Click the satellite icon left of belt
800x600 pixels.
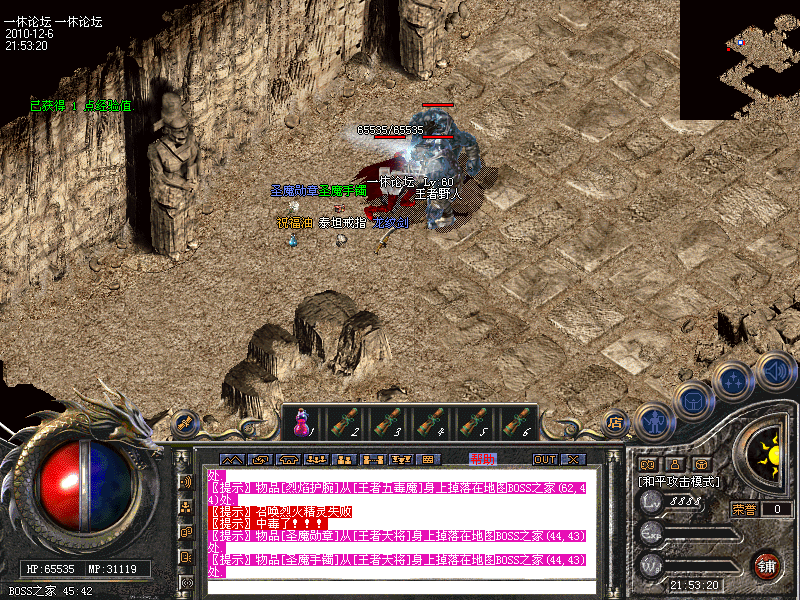click(x=185, y=423)
